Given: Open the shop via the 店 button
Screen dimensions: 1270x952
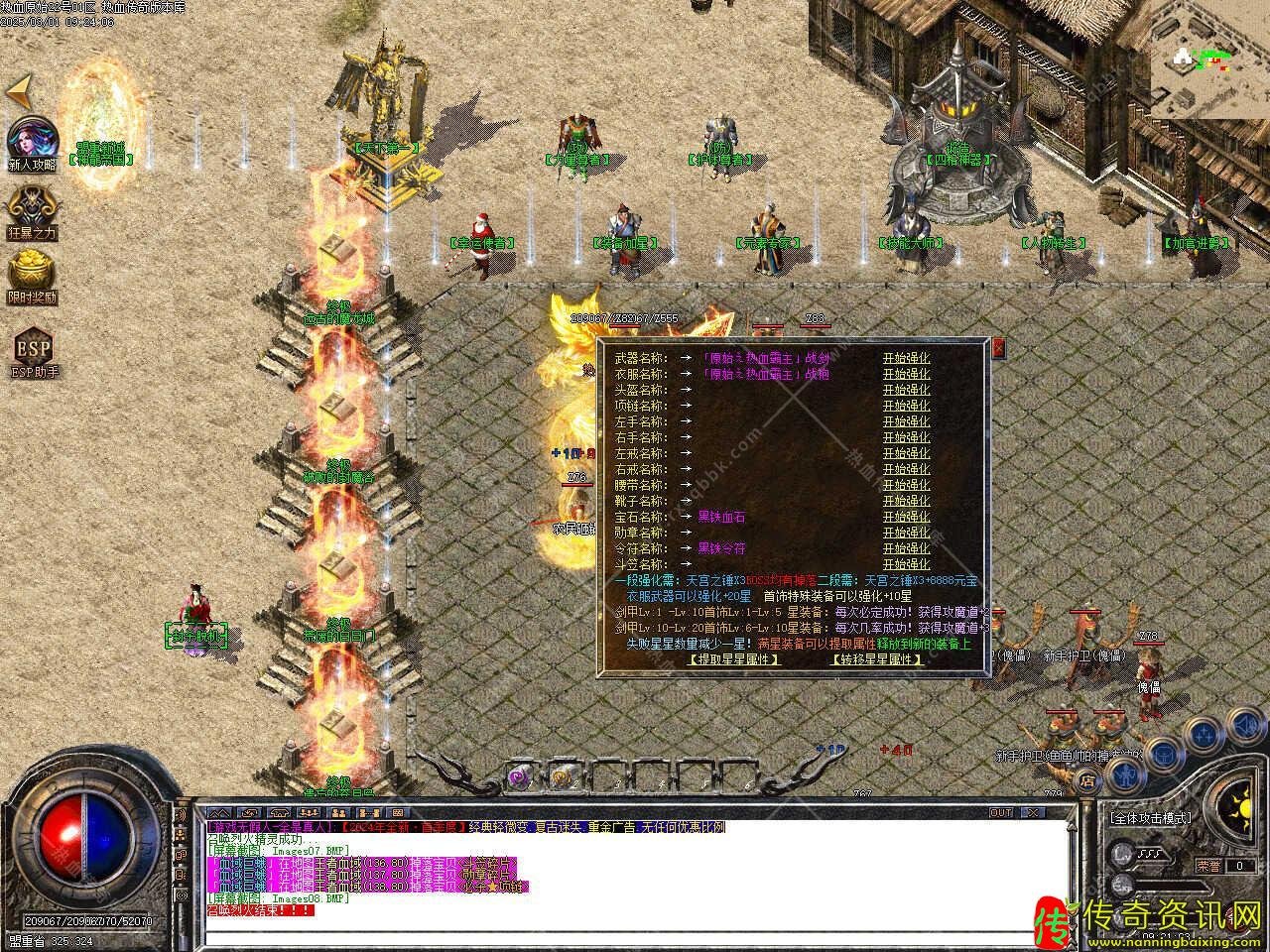Looking at the screenshot, I should pos(1089,781).
